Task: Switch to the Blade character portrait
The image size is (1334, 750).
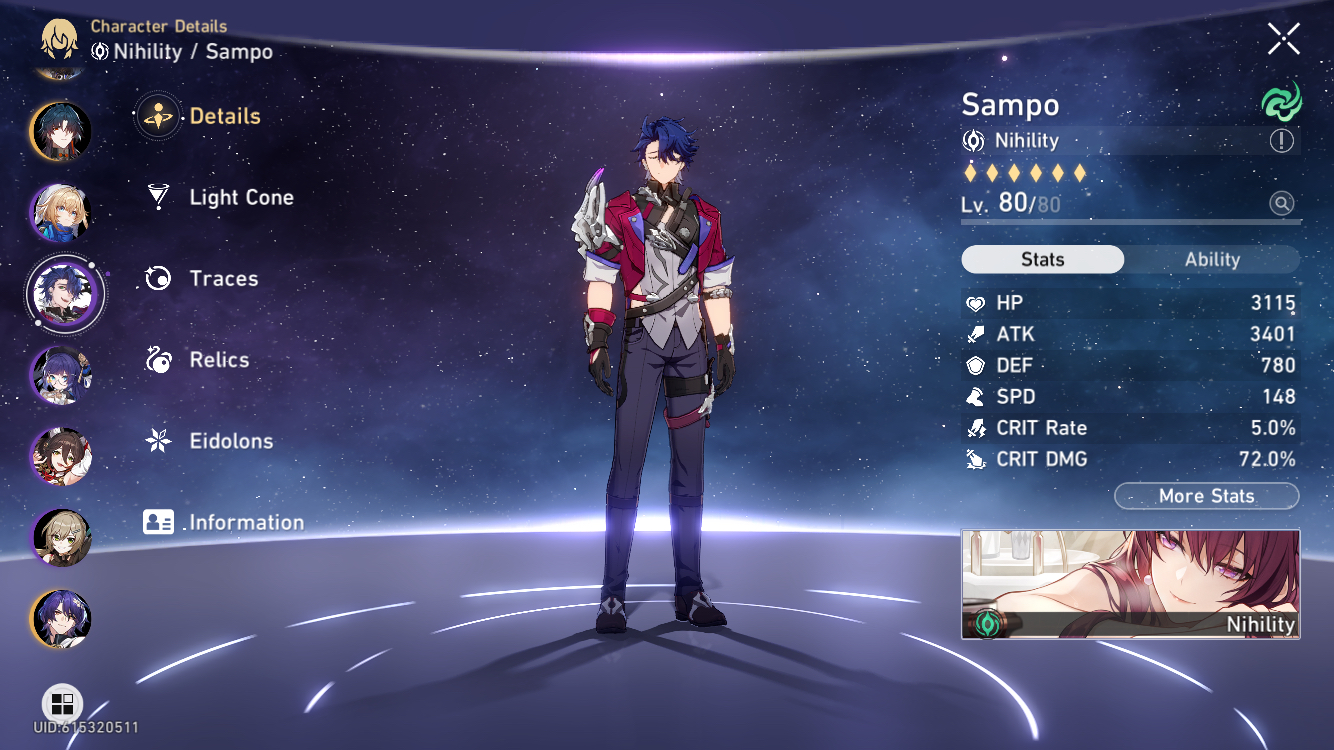Action: click(x=60, y=133)
